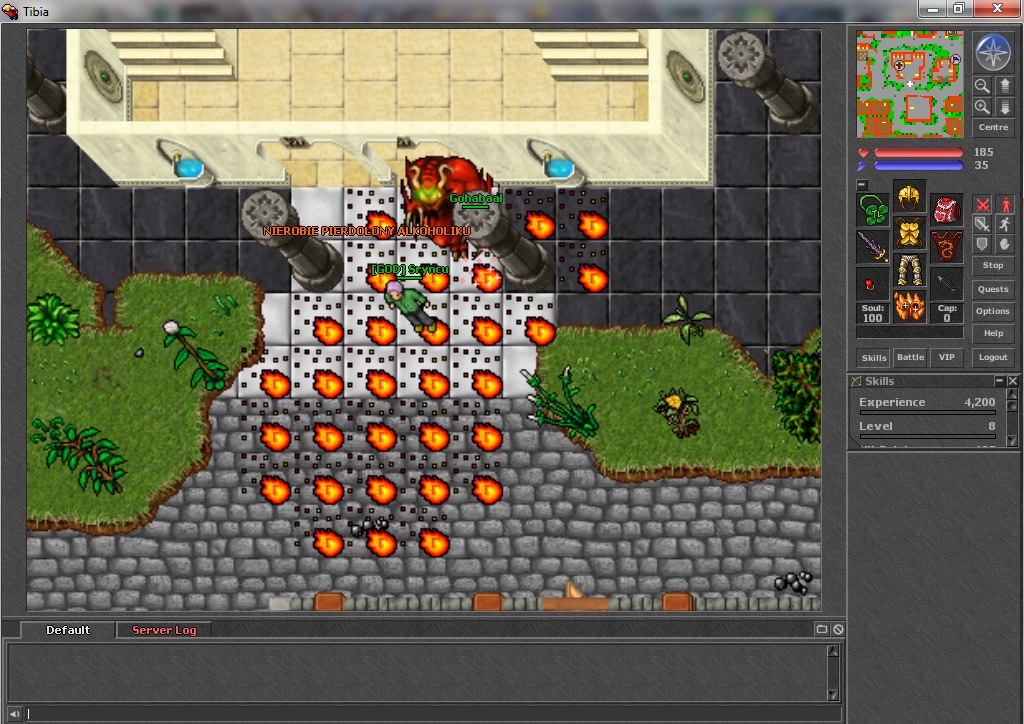Open the Battle list
This screenshot has width=1024, height=724.
pyautogui.click(x=910, y=357)
